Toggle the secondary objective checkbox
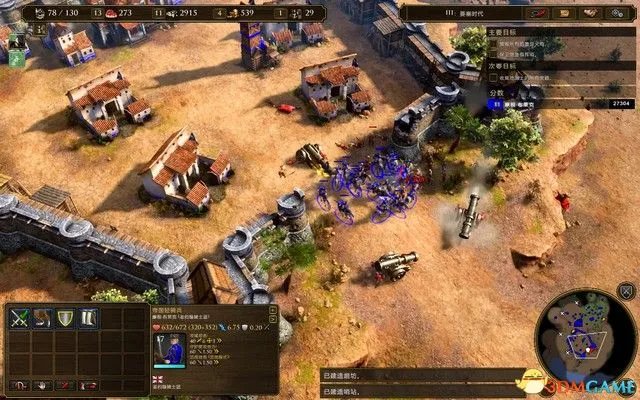This screenshot has width=640, height=400. click(x=493, y=76)
